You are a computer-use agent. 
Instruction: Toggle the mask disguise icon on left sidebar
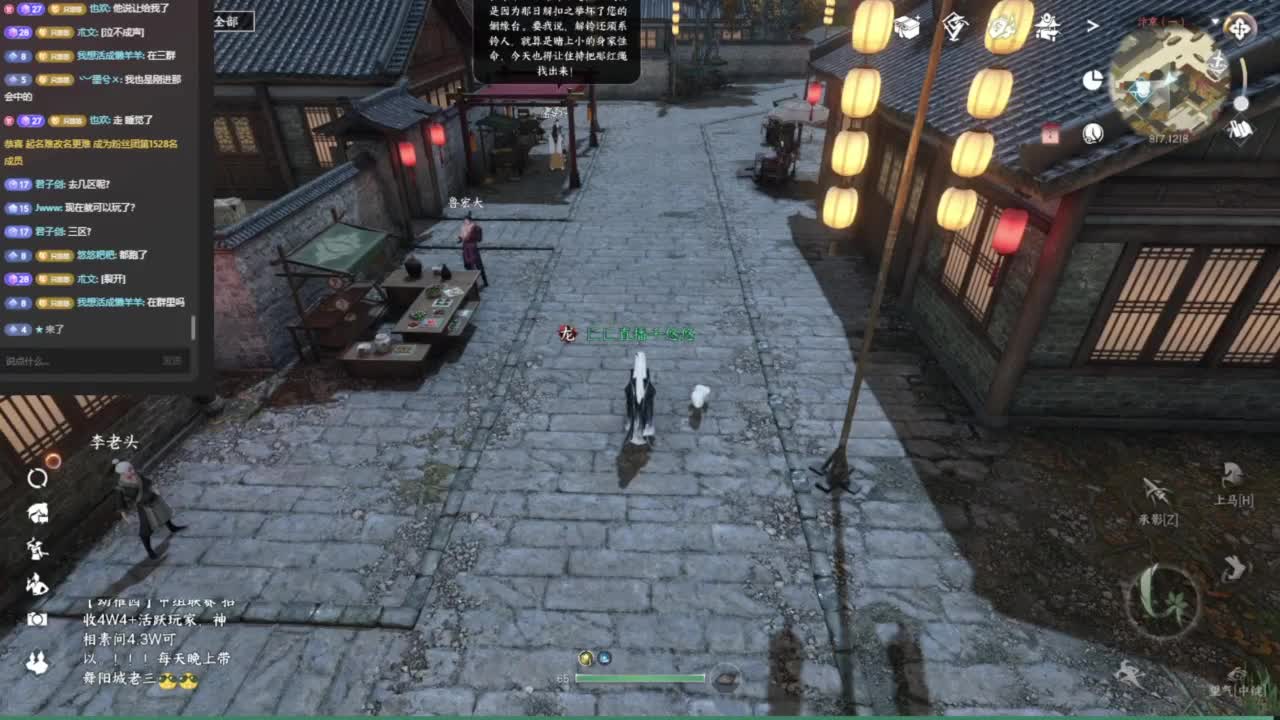pos(38,512)
